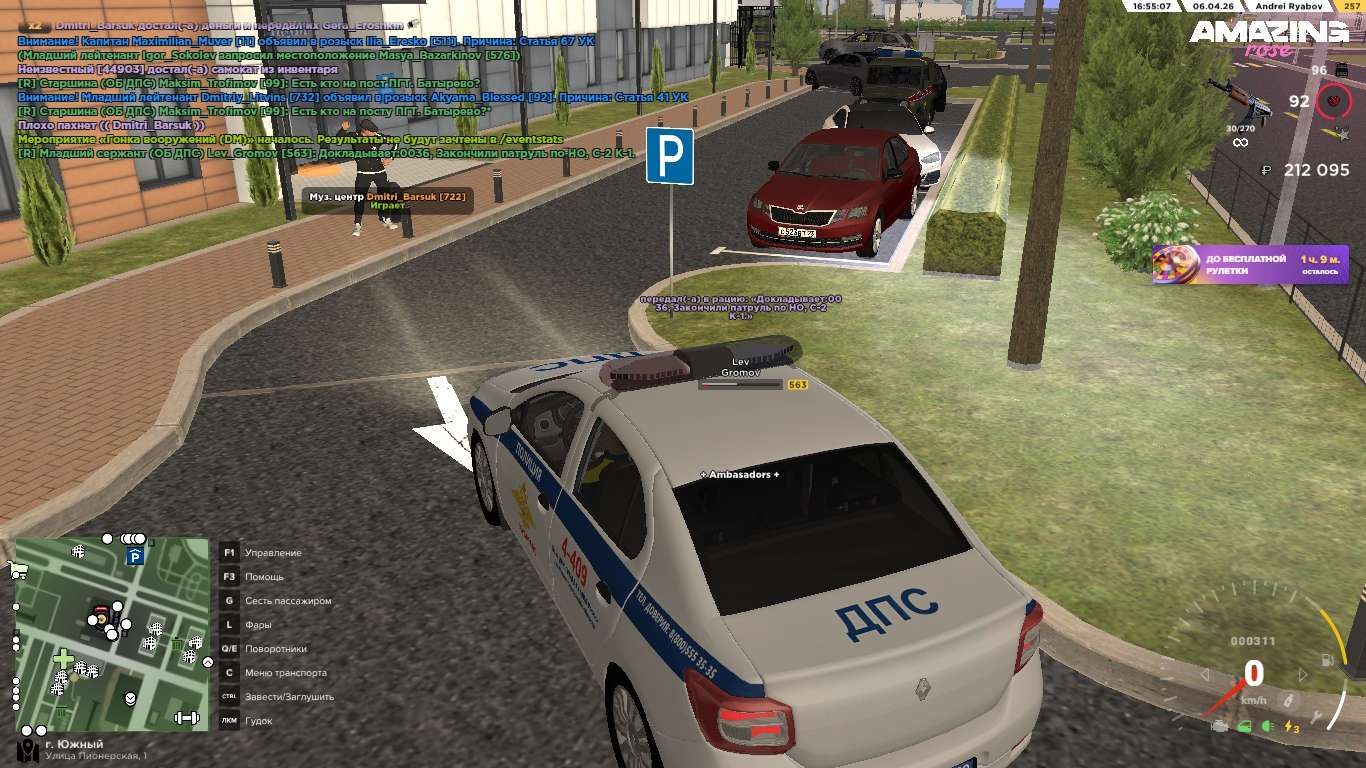The height and width of the screenshot is (768, 1366).
Task: Click the headlights indicator on the speedometer
Action: click(x=1268, y=727)
